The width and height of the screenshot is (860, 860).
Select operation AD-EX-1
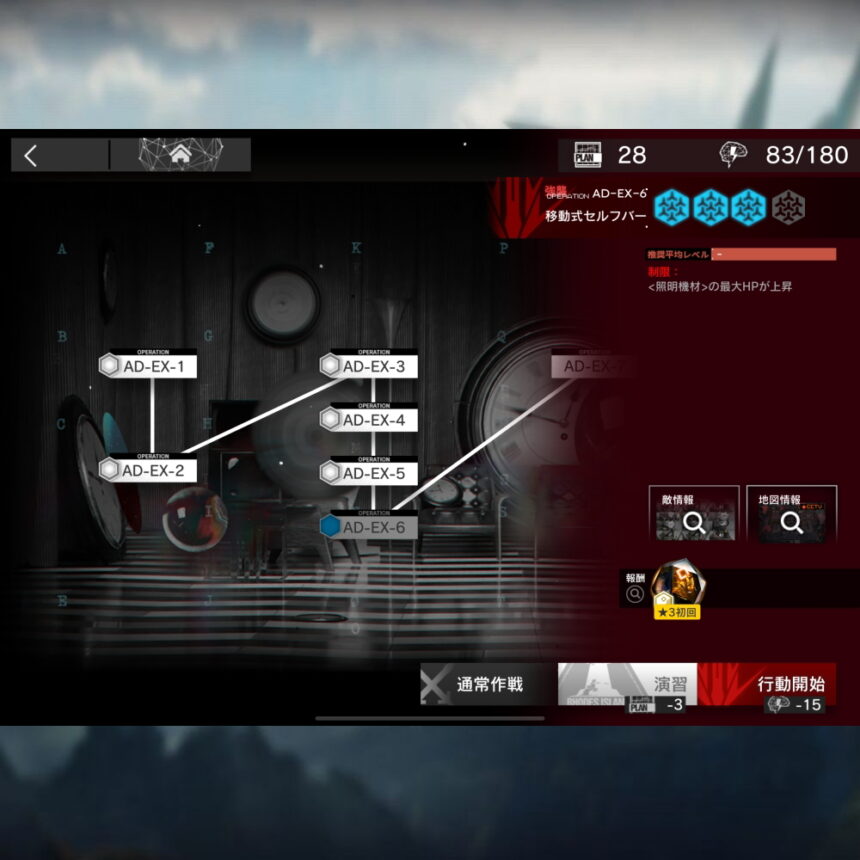[152, 366]
